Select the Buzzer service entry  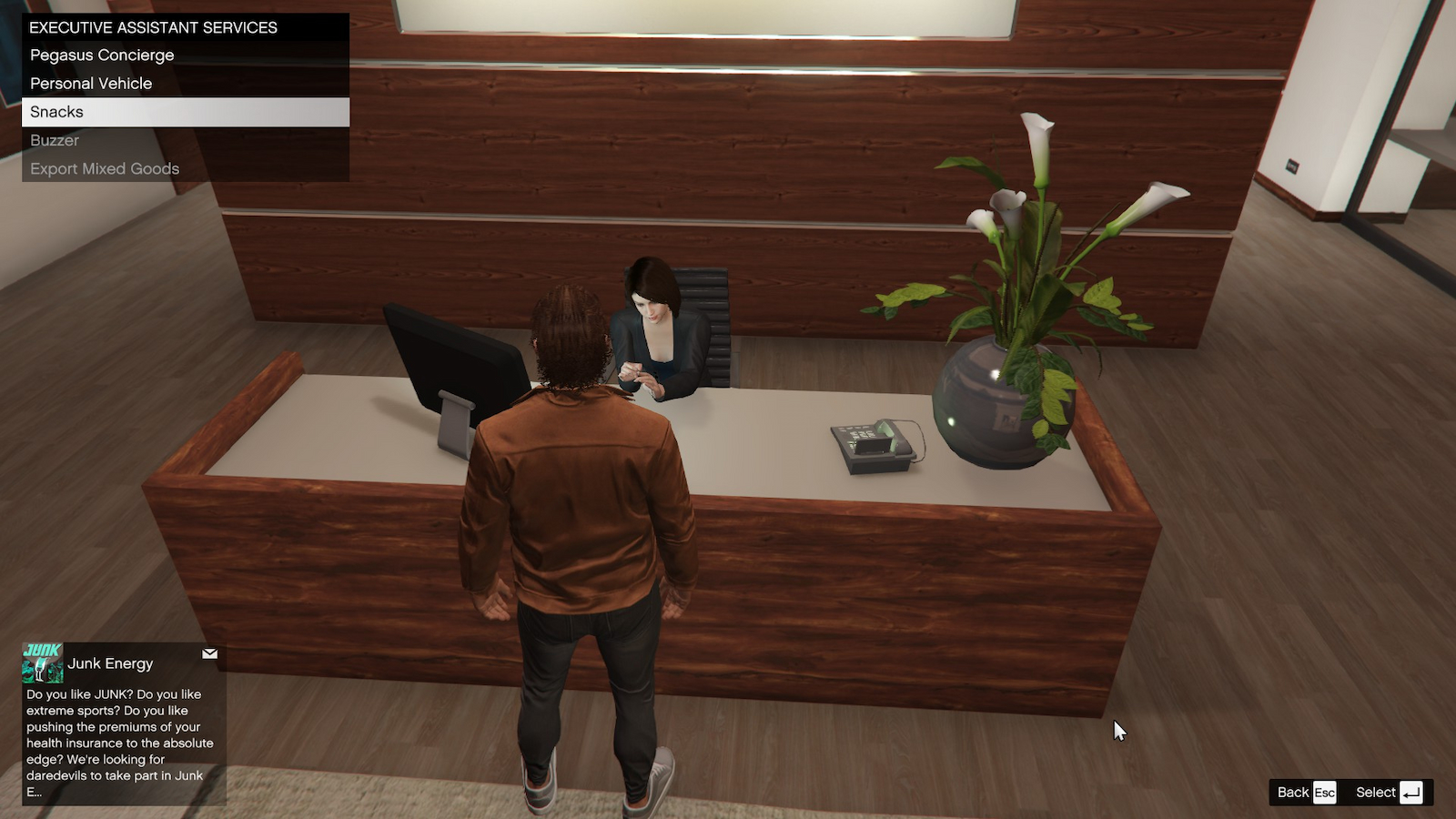tap(54, 140)
